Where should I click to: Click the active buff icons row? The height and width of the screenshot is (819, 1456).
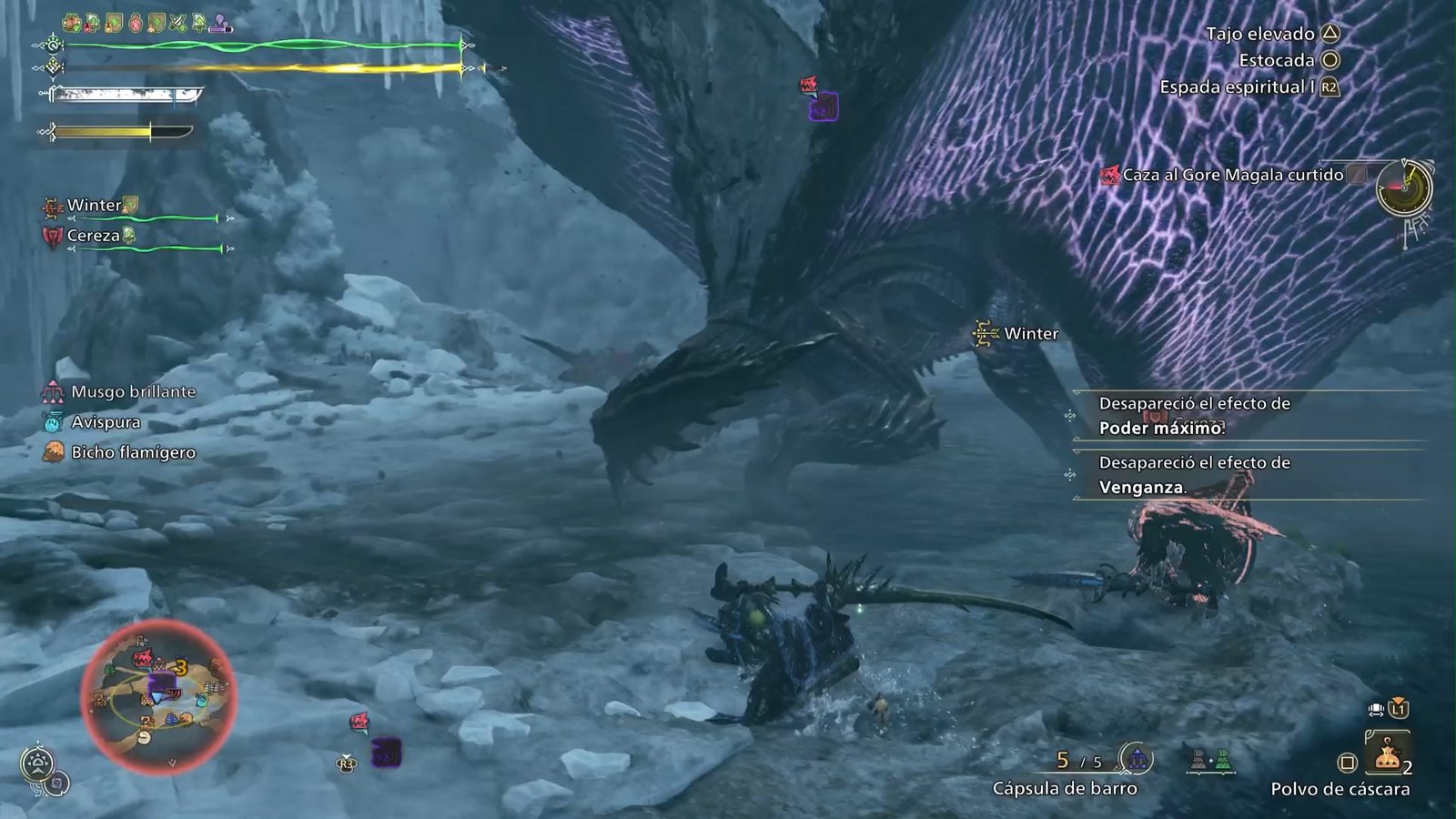[x=147, y=23]
